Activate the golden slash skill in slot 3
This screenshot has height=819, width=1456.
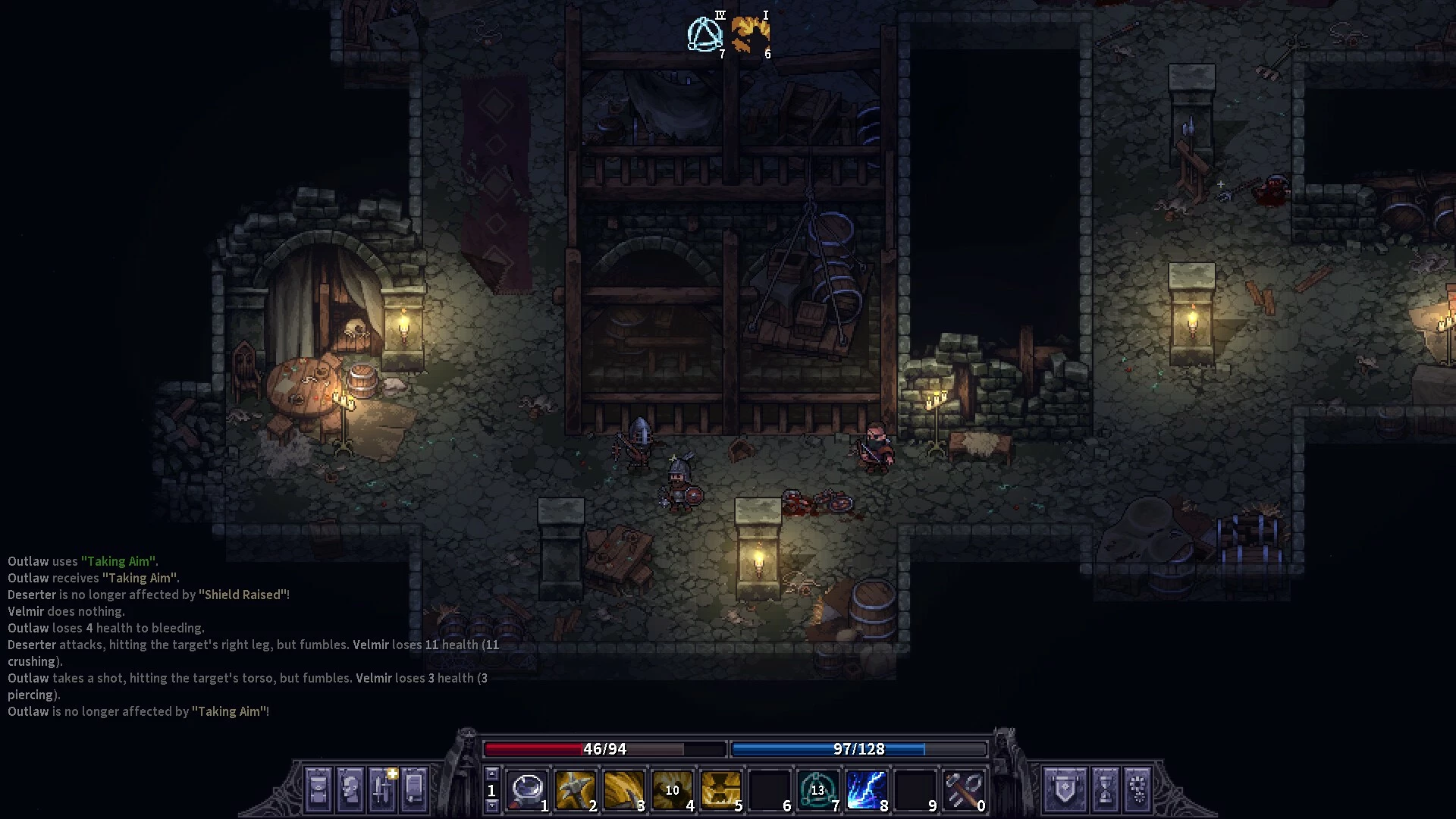(x=624, y=790)
